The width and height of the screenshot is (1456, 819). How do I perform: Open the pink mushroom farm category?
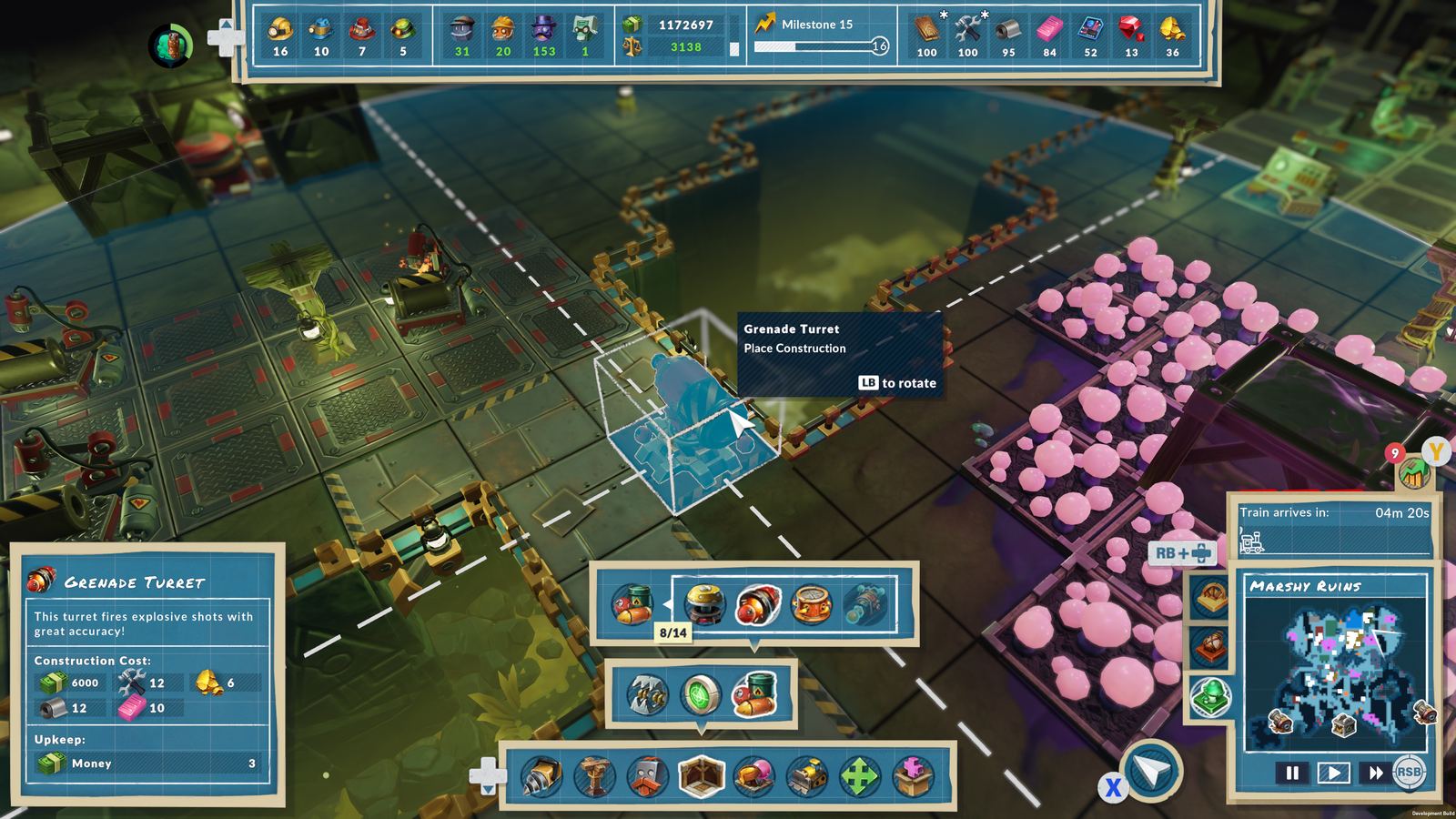(x=753, y=777)
